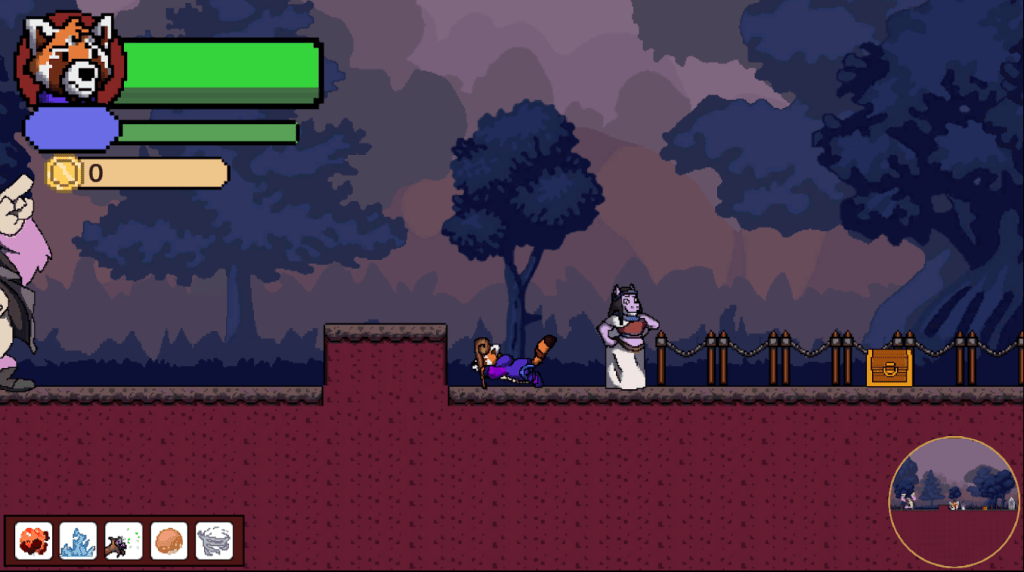
Task: Select the blue ice crystal spell
Action: 79,541
